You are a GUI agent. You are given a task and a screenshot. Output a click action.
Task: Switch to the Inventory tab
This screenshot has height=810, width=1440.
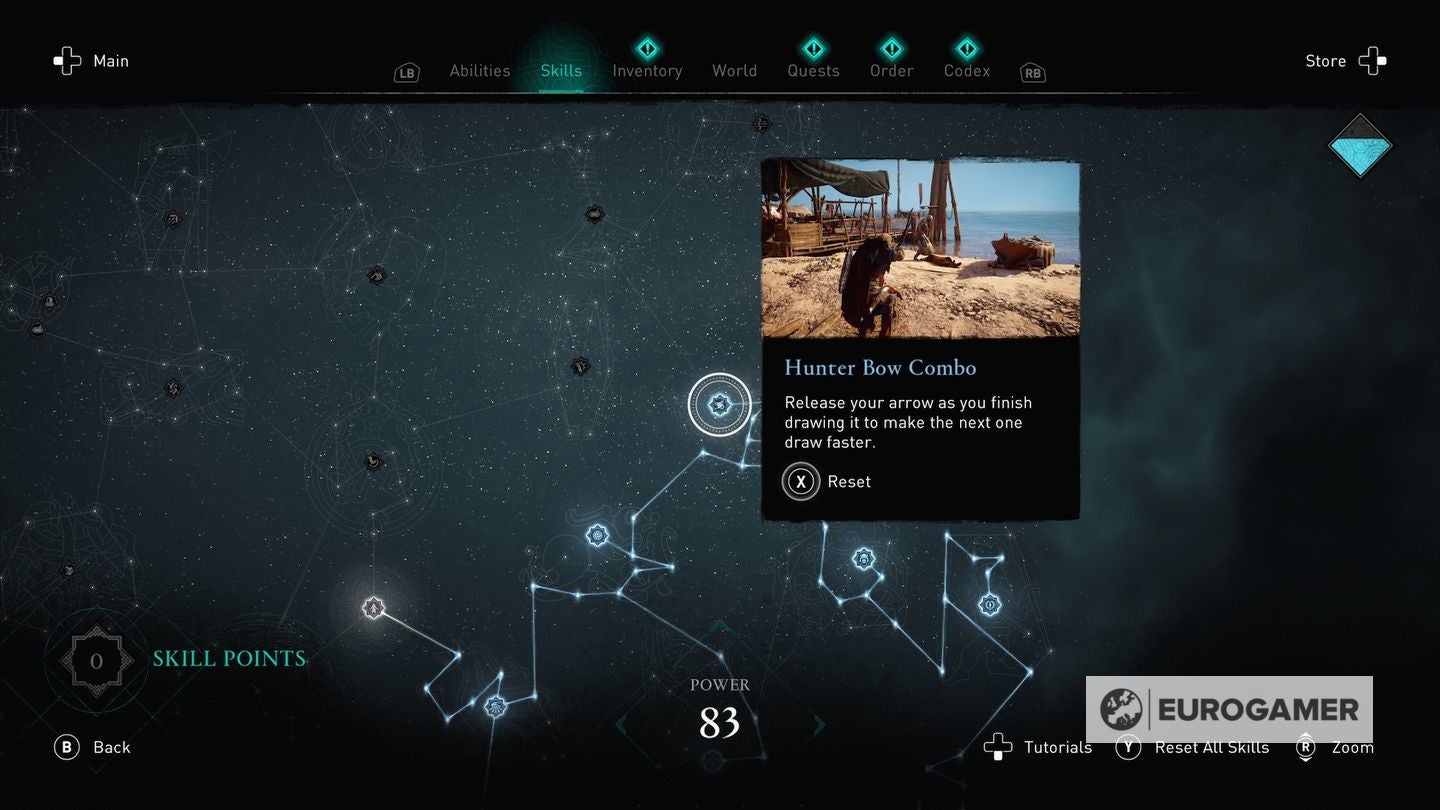(647, 70)
